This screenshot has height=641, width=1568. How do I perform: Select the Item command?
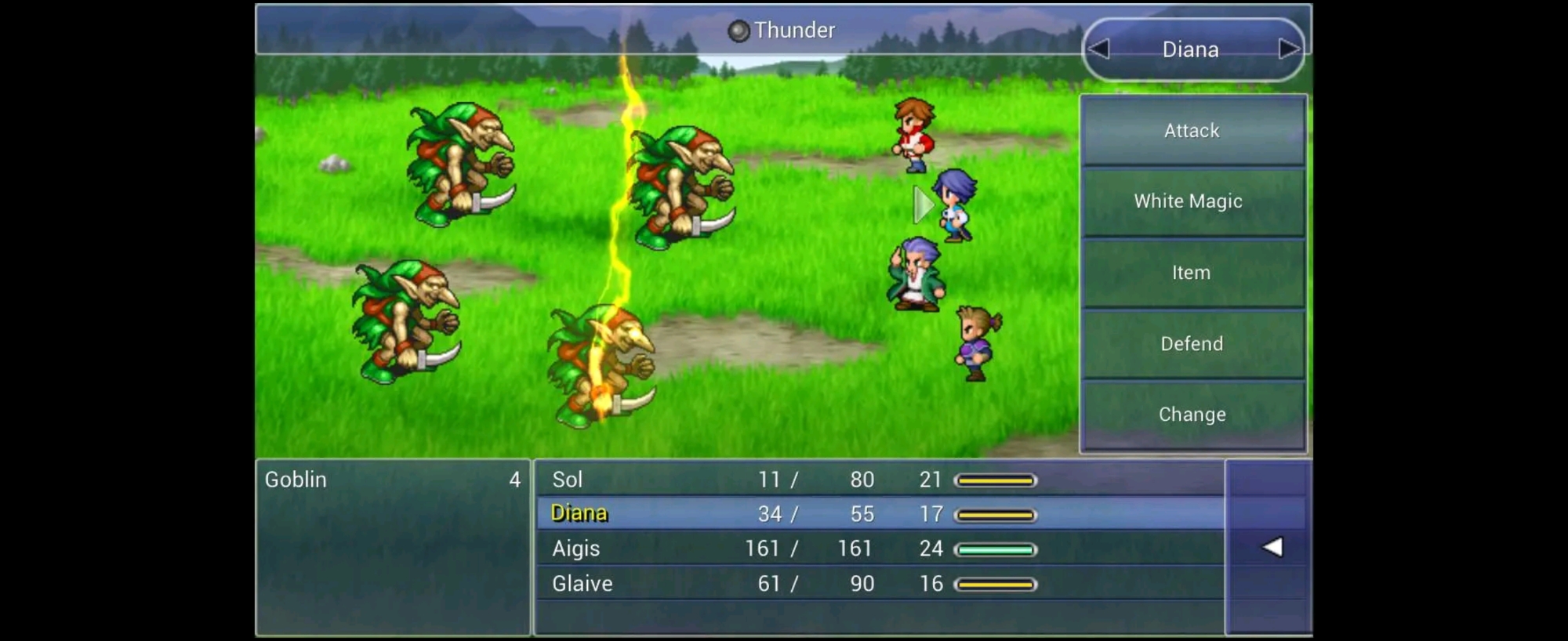click(1192, 273)
